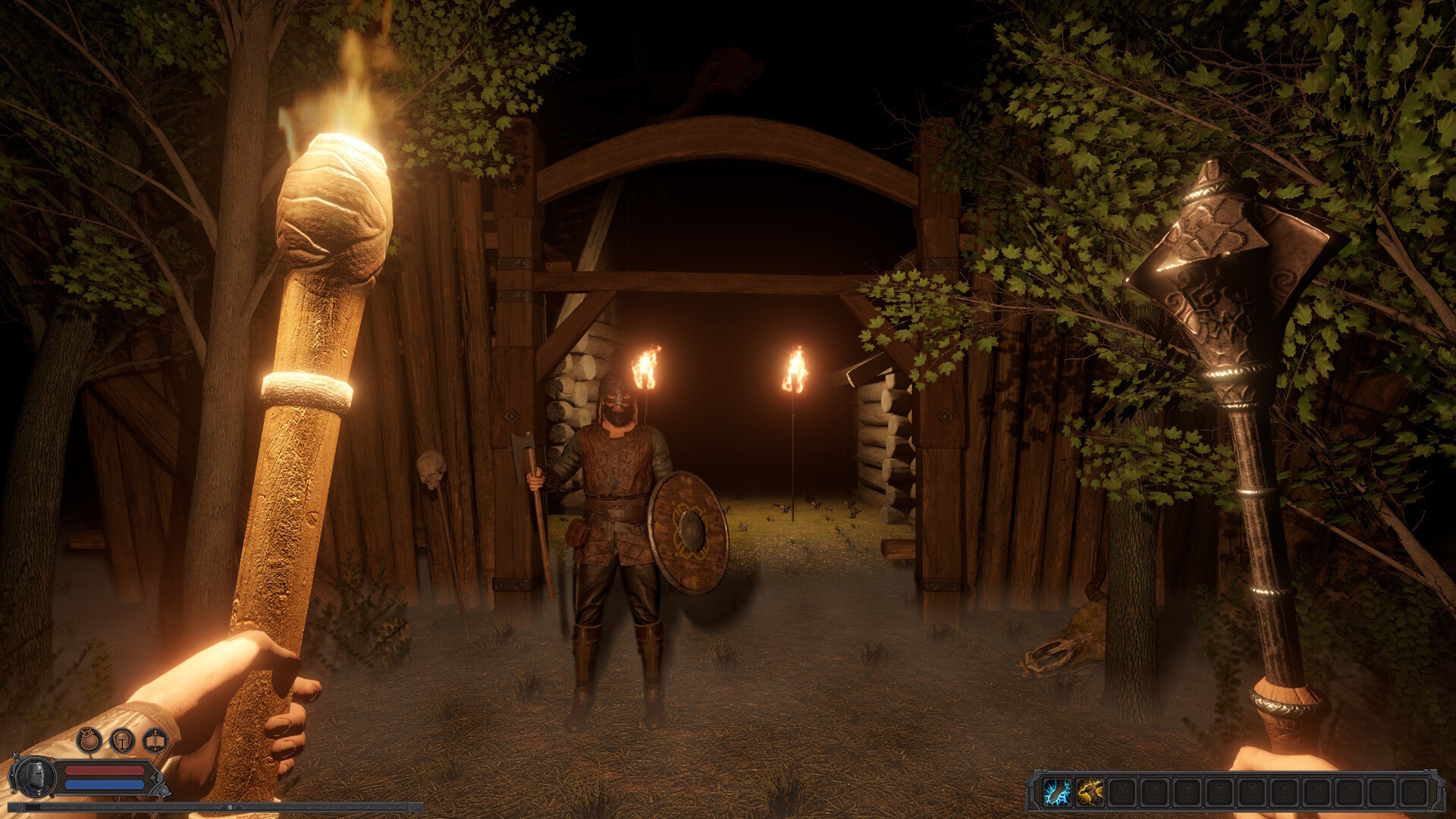Image resolution: width=1456 pixels, height=819 pixels.
Task: Open the journal book icon
Action: [155, 740]
